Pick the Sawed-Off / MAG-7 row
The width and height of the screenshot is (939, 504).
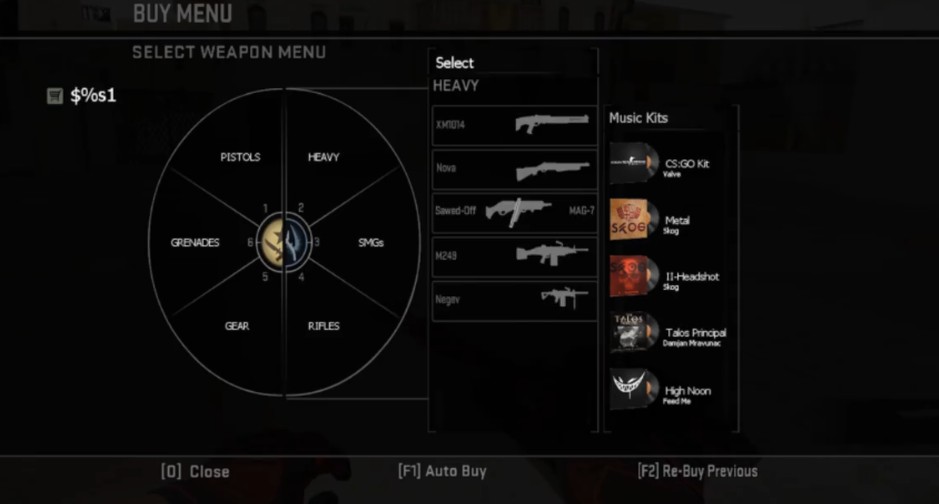514,212
